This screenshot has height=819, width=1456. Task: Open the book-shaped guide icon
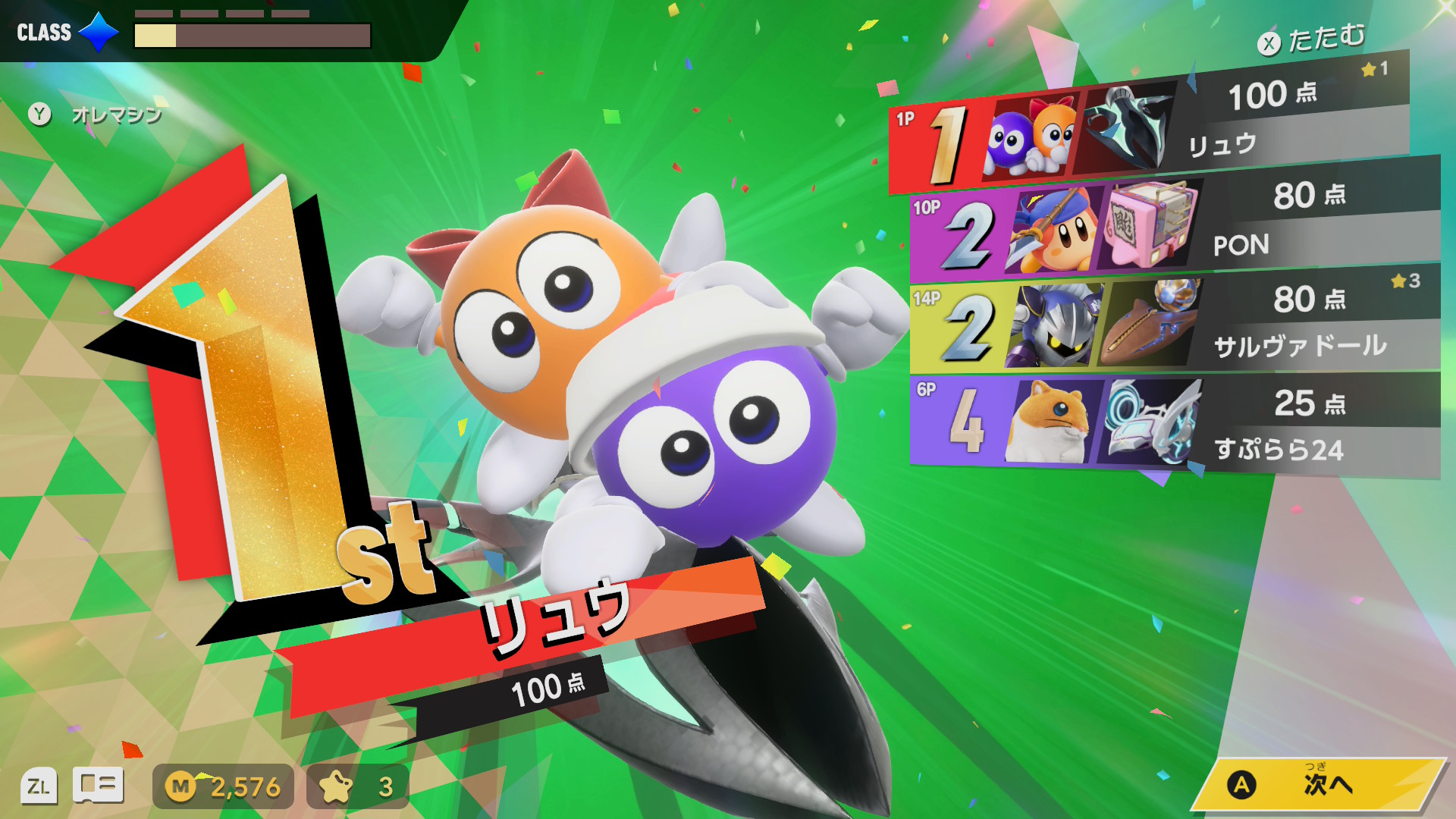point(98,785)
